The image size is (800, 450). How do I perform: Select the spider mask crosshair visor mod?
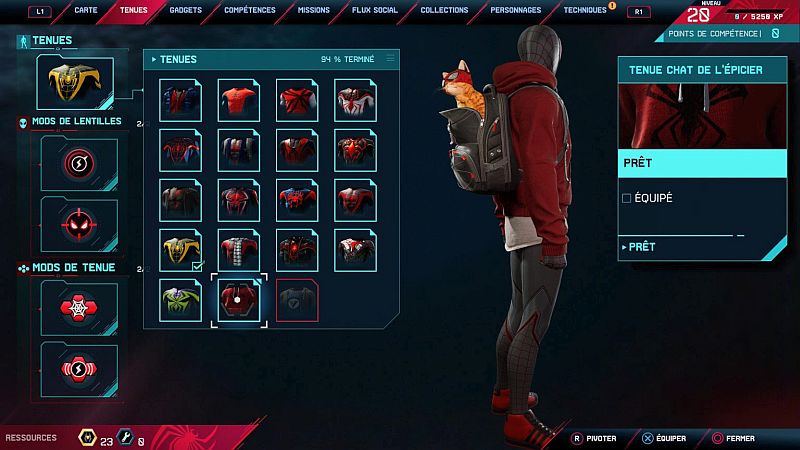click(x=78, y=223)
